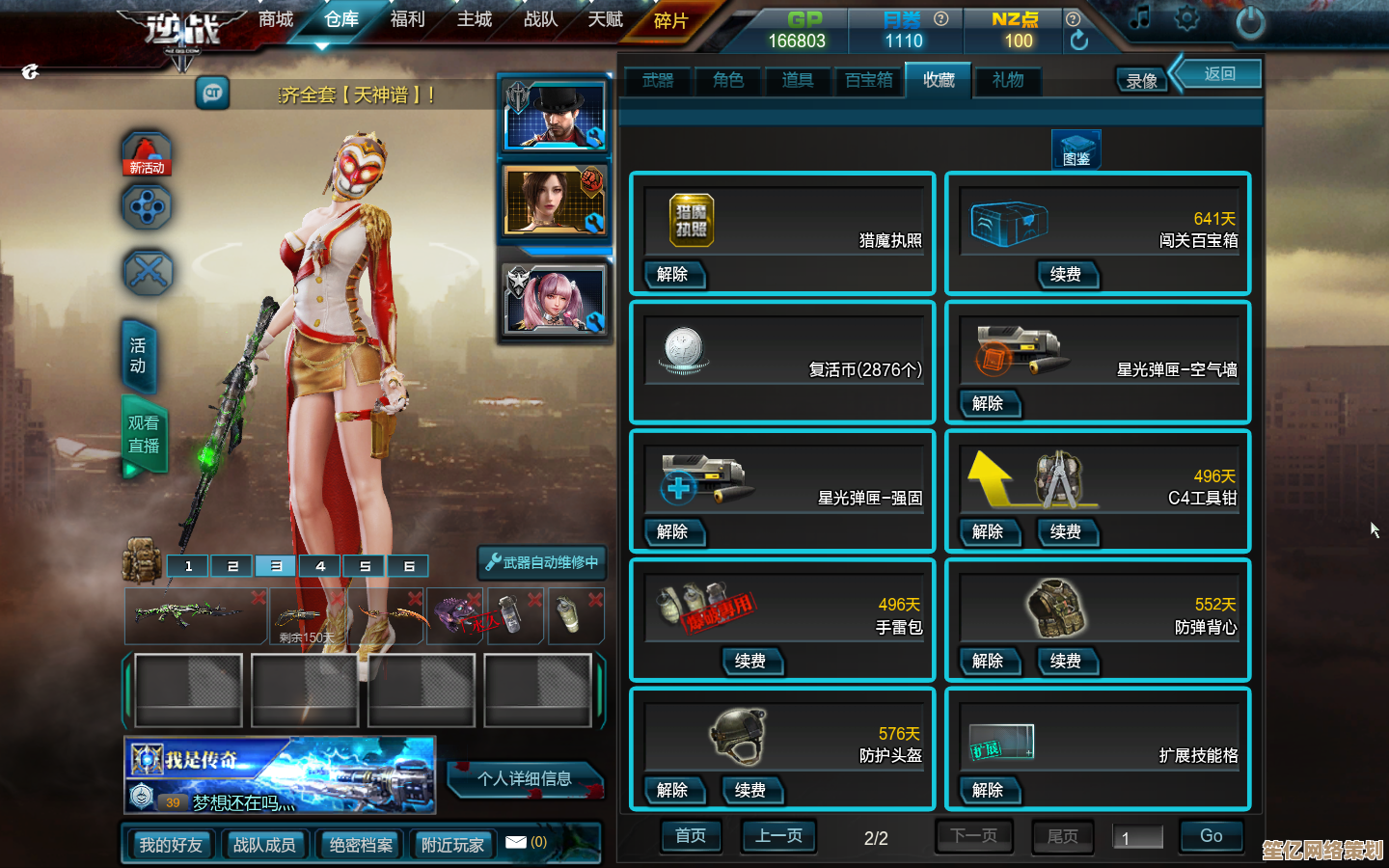Image resolution: width=1389 pixels, height=868 pixels.
Task: Open 我的好友 friends list
Action: click(171, 845)
